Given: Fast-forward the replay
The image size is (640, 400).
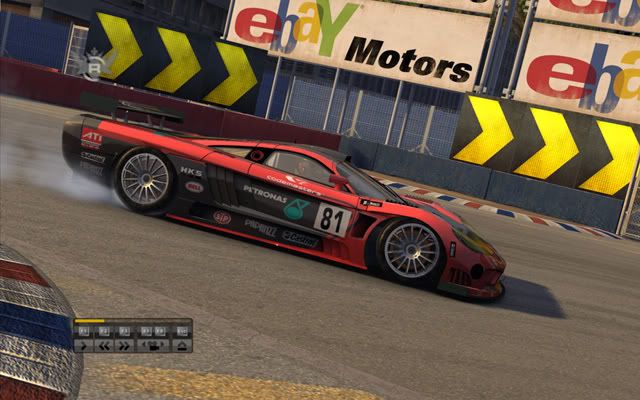Looking at the screenshot, I should coord(124,346).
